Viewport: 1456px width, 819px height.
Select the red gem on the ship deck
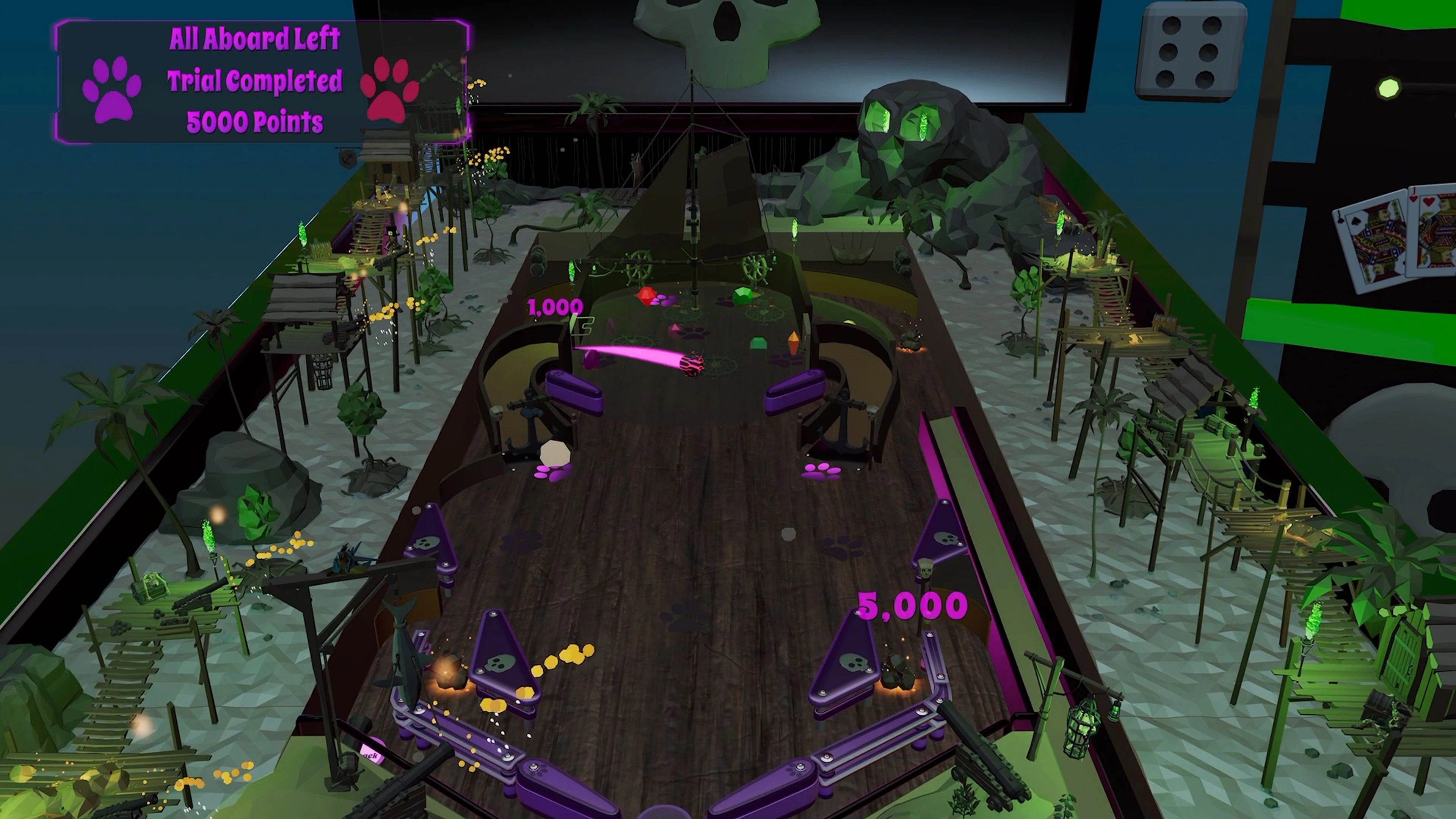click(646, 296)
